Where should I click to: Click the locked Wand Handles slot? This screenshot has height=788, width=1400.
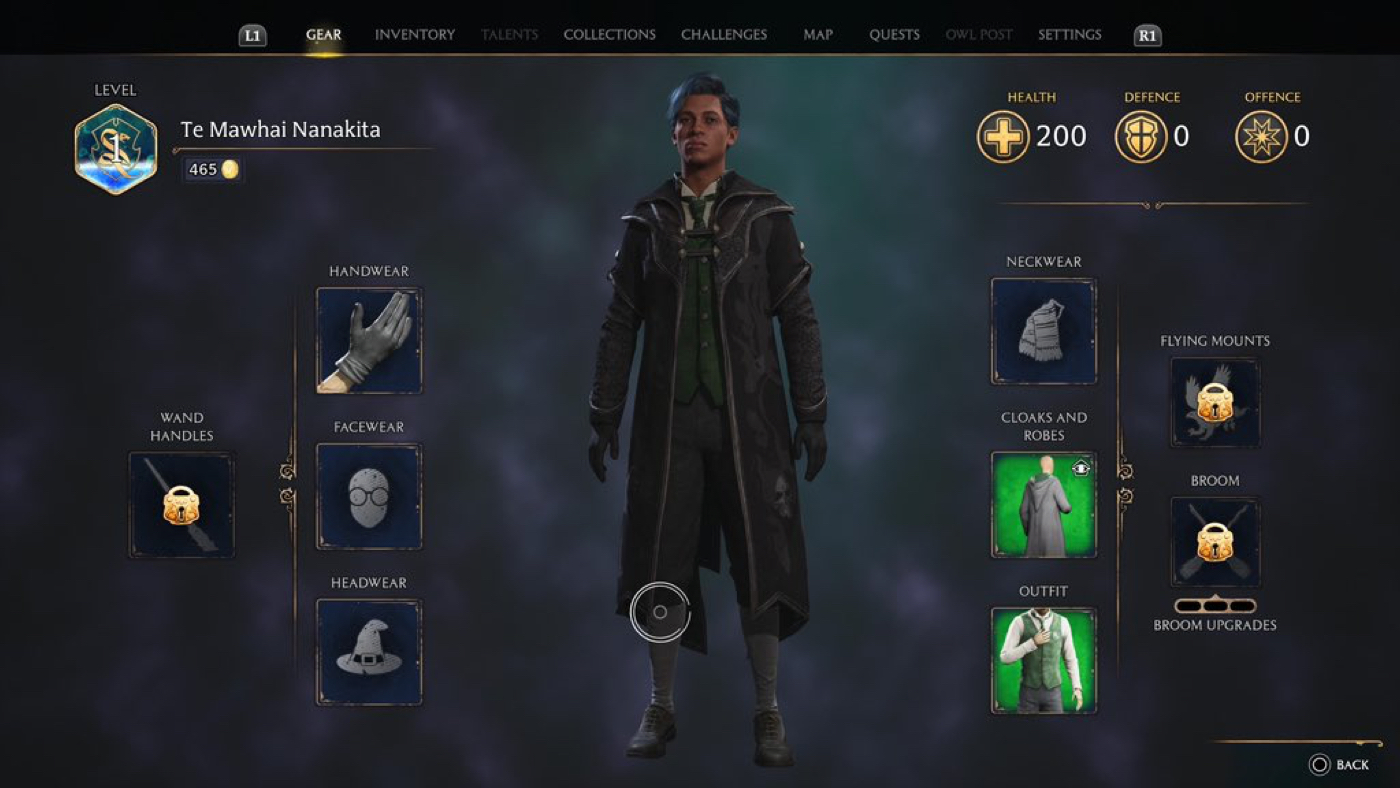(181, 504)
